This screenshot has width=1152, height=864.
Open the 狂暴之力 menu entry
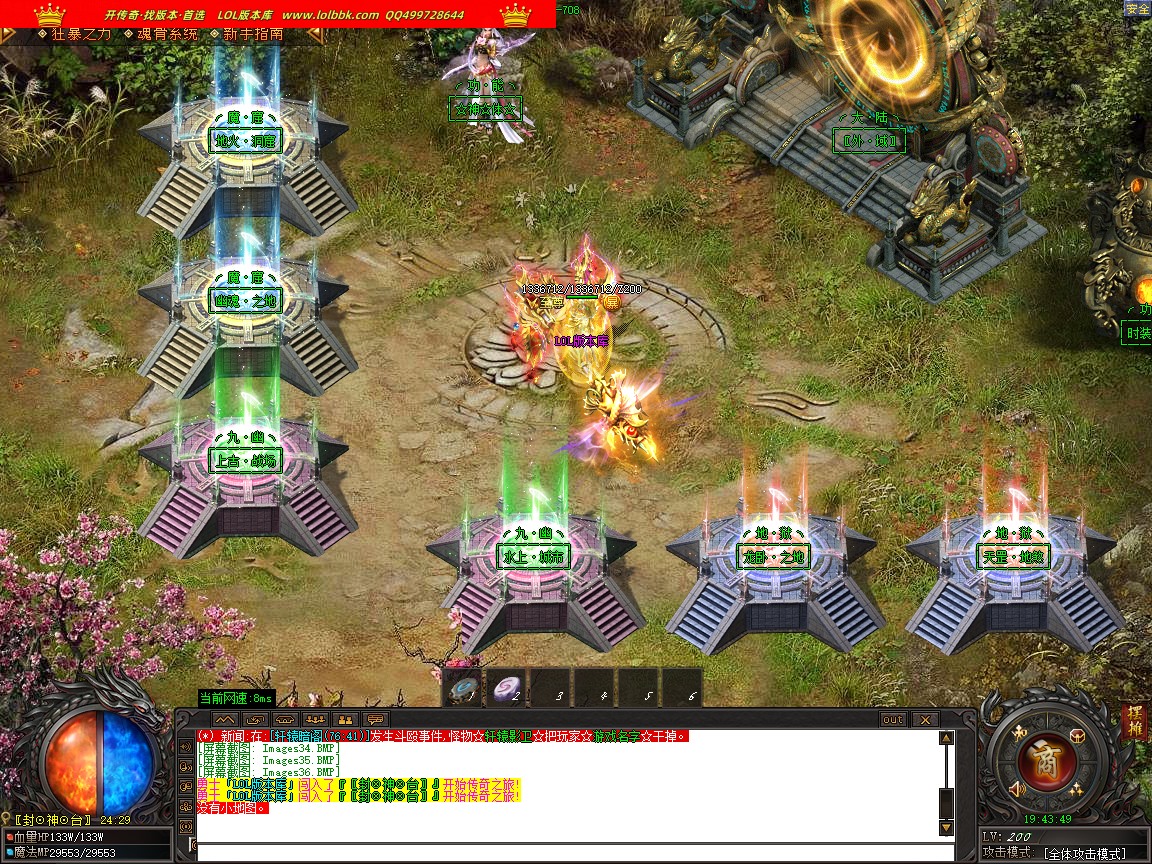(75, 33)
